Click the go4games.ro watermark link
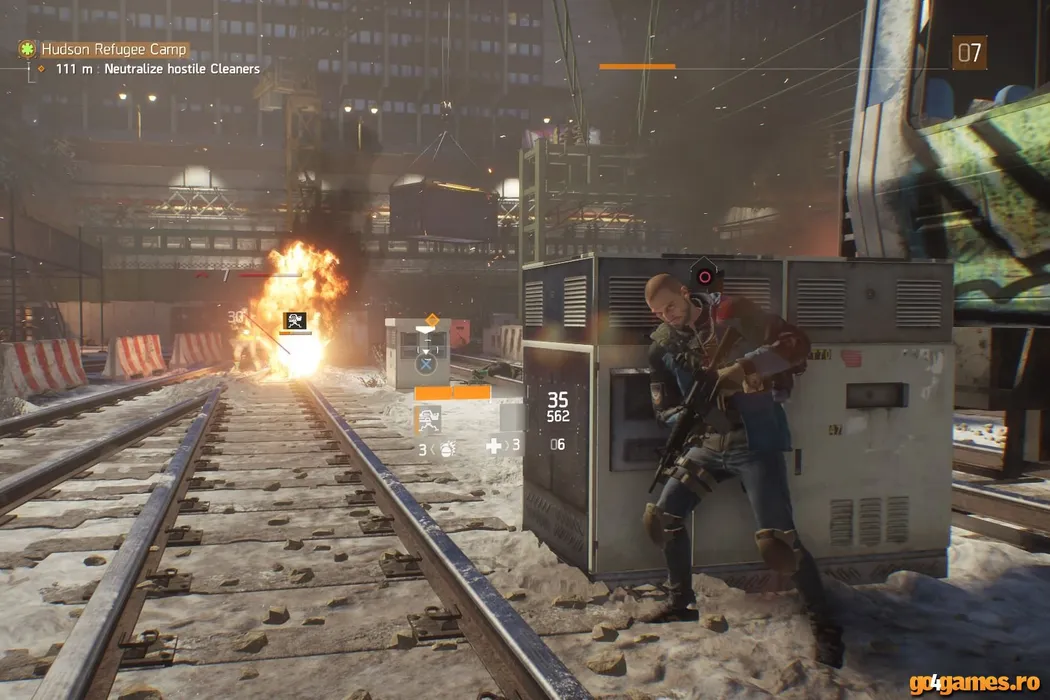Screen dimensions: 1050x700 pos(975,683)
